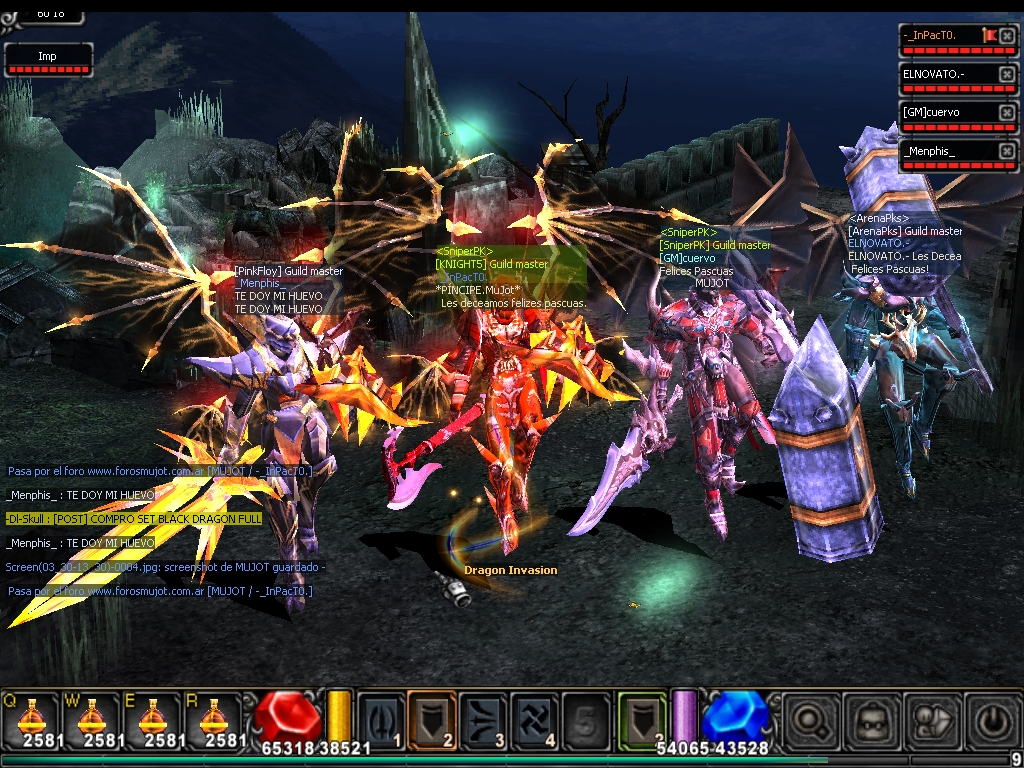The image size is (1024, 768).
Task: Select the Imp pet status panel
Action: (48, 57)
